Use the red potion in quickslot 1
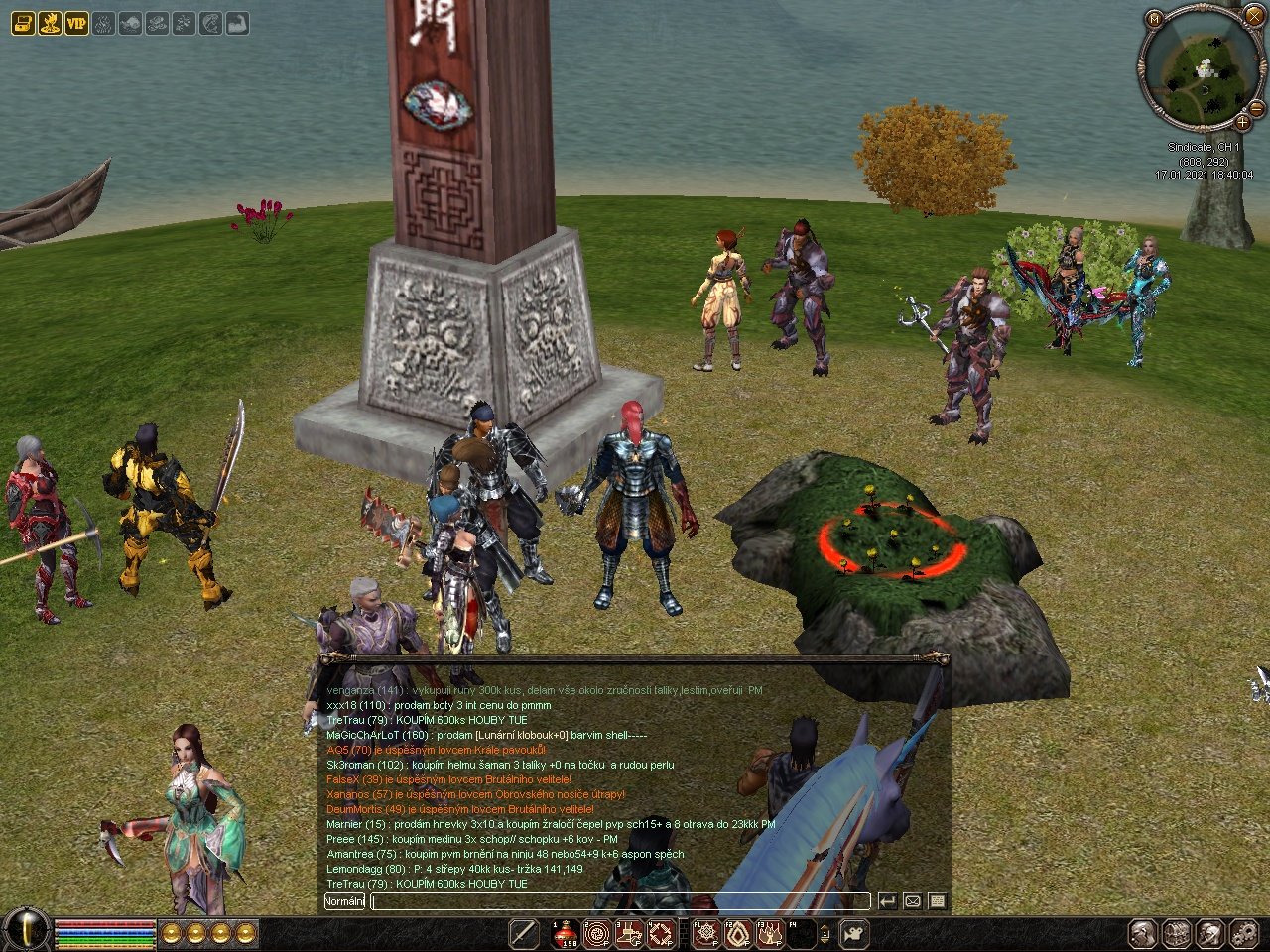 coord(566,933)
